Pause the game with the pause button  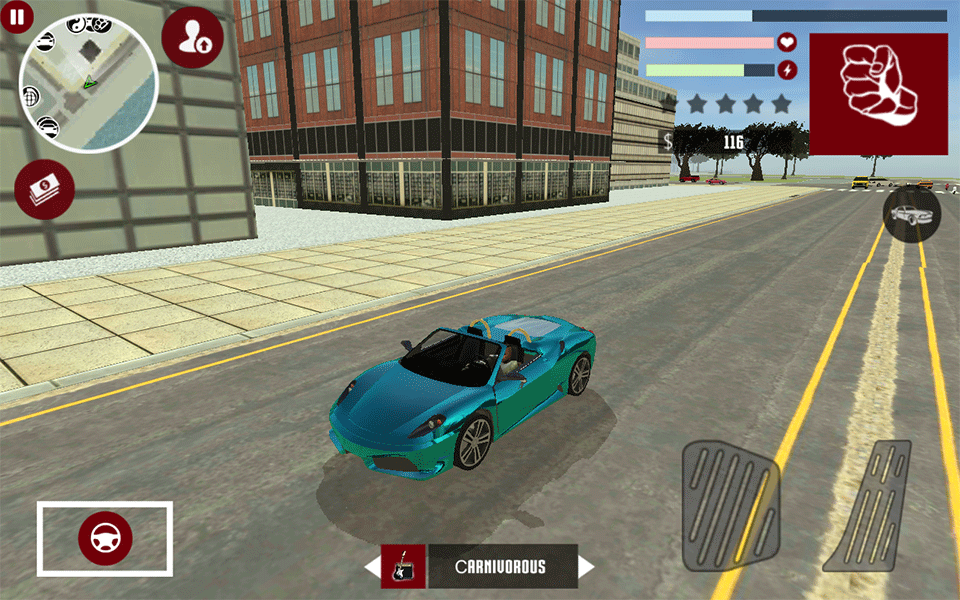tap(18, 17)
